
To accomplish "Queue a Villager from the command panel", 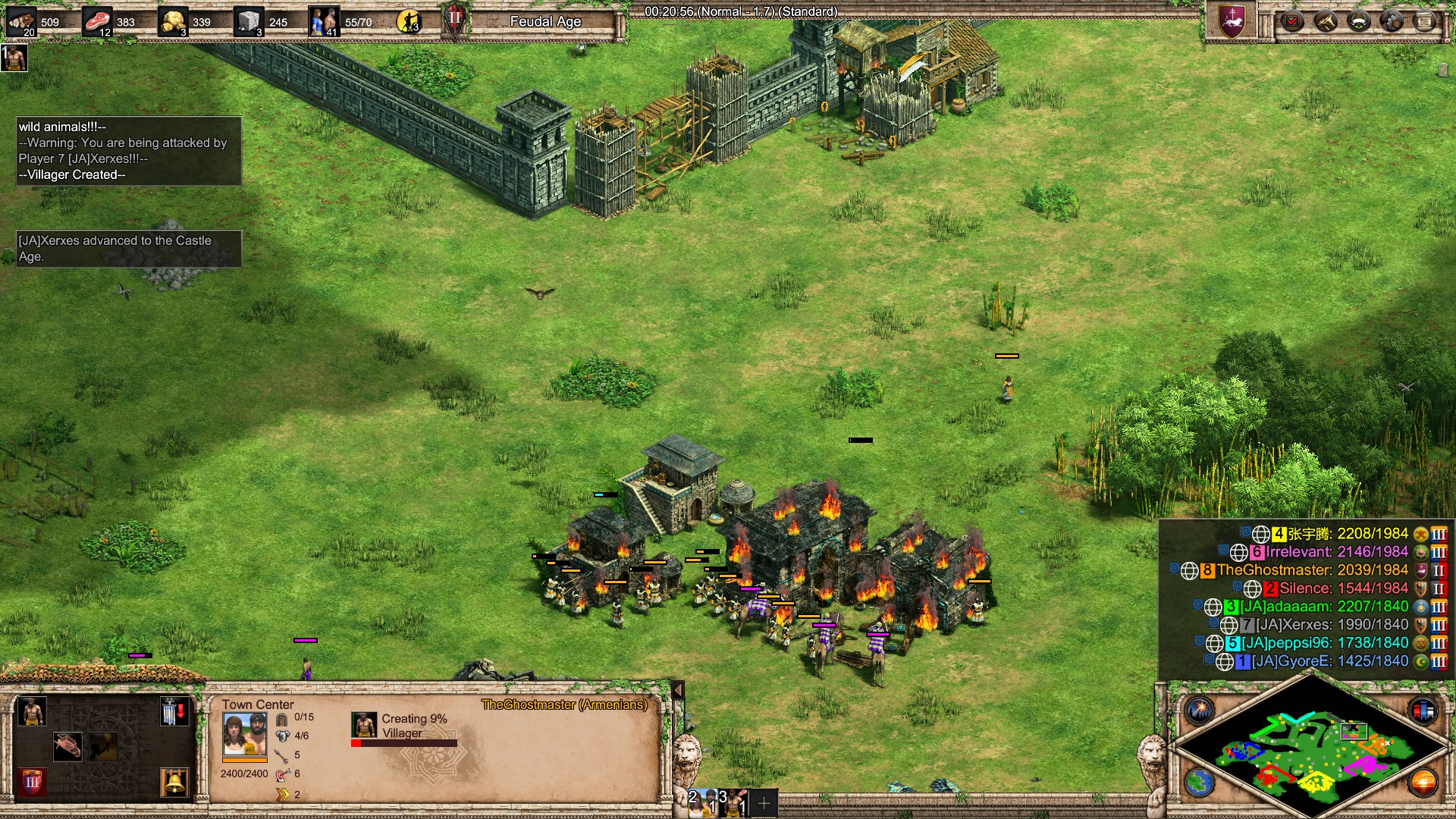I will click(x=31, y=712).
